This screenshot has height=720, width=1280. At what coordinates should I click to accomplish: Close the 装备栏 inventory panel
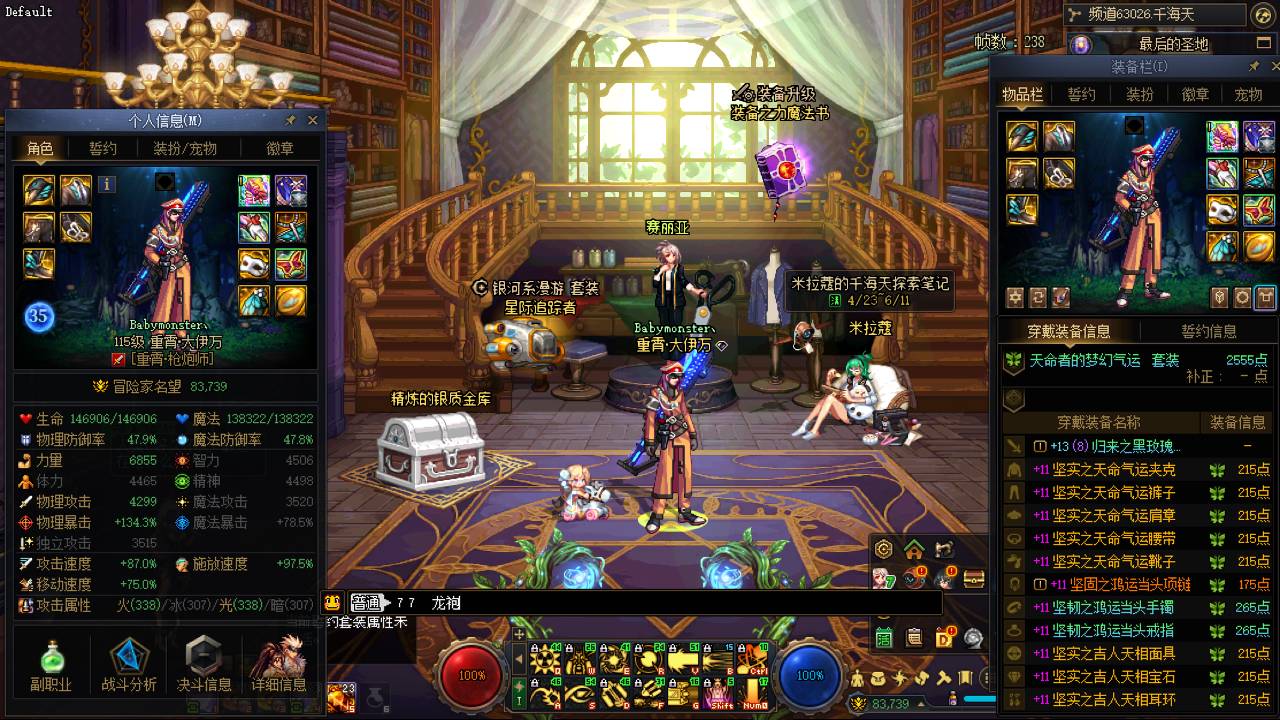coord(1271,66)
